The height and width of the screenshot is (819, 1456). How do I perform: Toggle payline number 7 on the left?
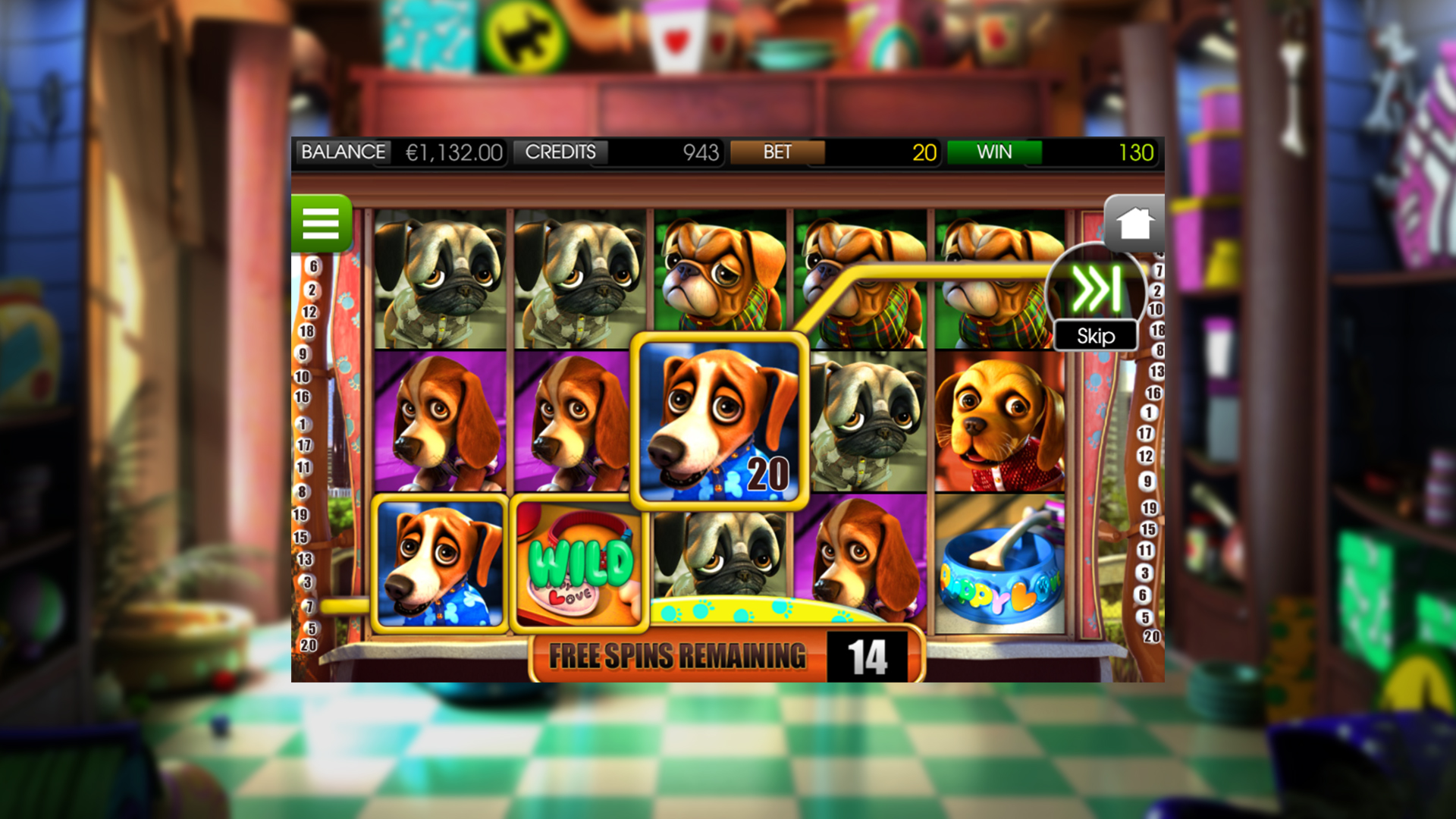(309, 607)
